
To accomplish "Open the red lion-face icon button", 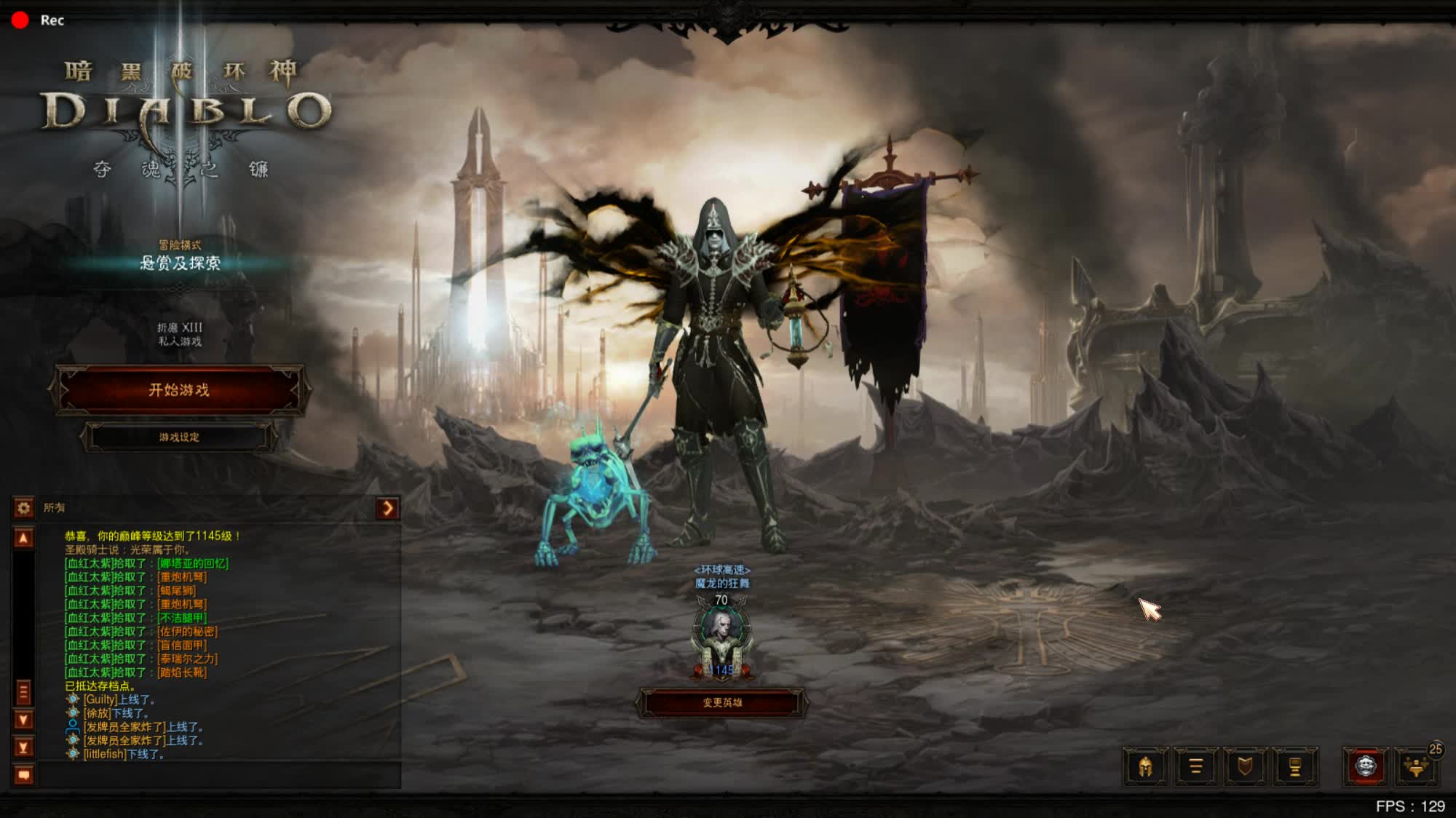I will (x=1366, y=766).
